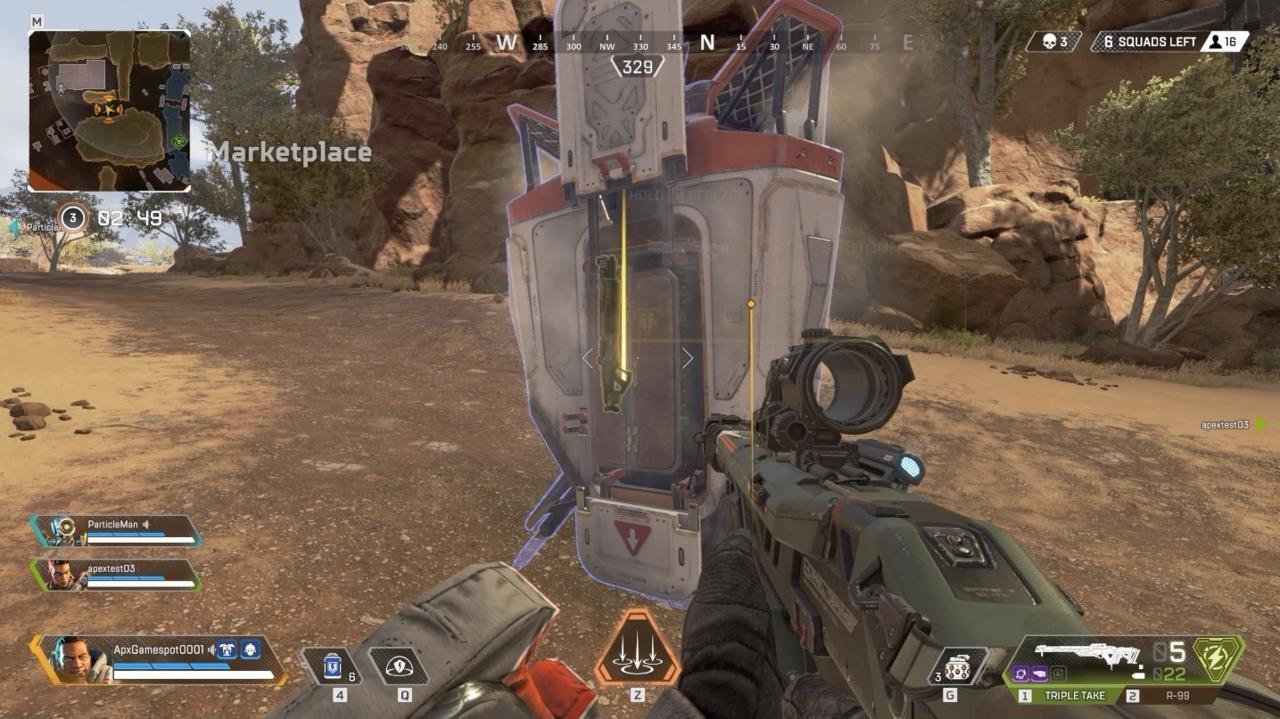Select squadmate apextest03's status card
1280x719 pixels.
115,574
